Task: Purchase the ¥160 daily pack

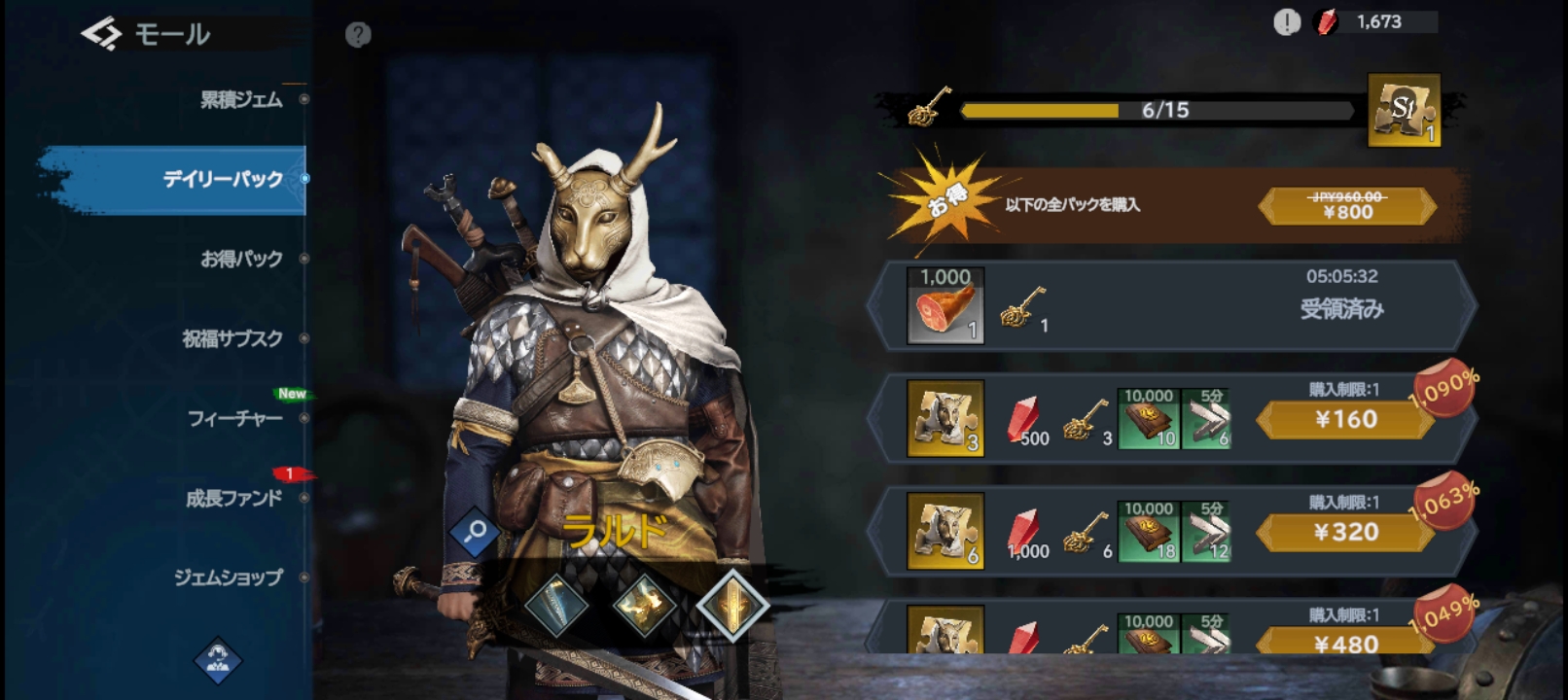Action: coord(1345,420)
